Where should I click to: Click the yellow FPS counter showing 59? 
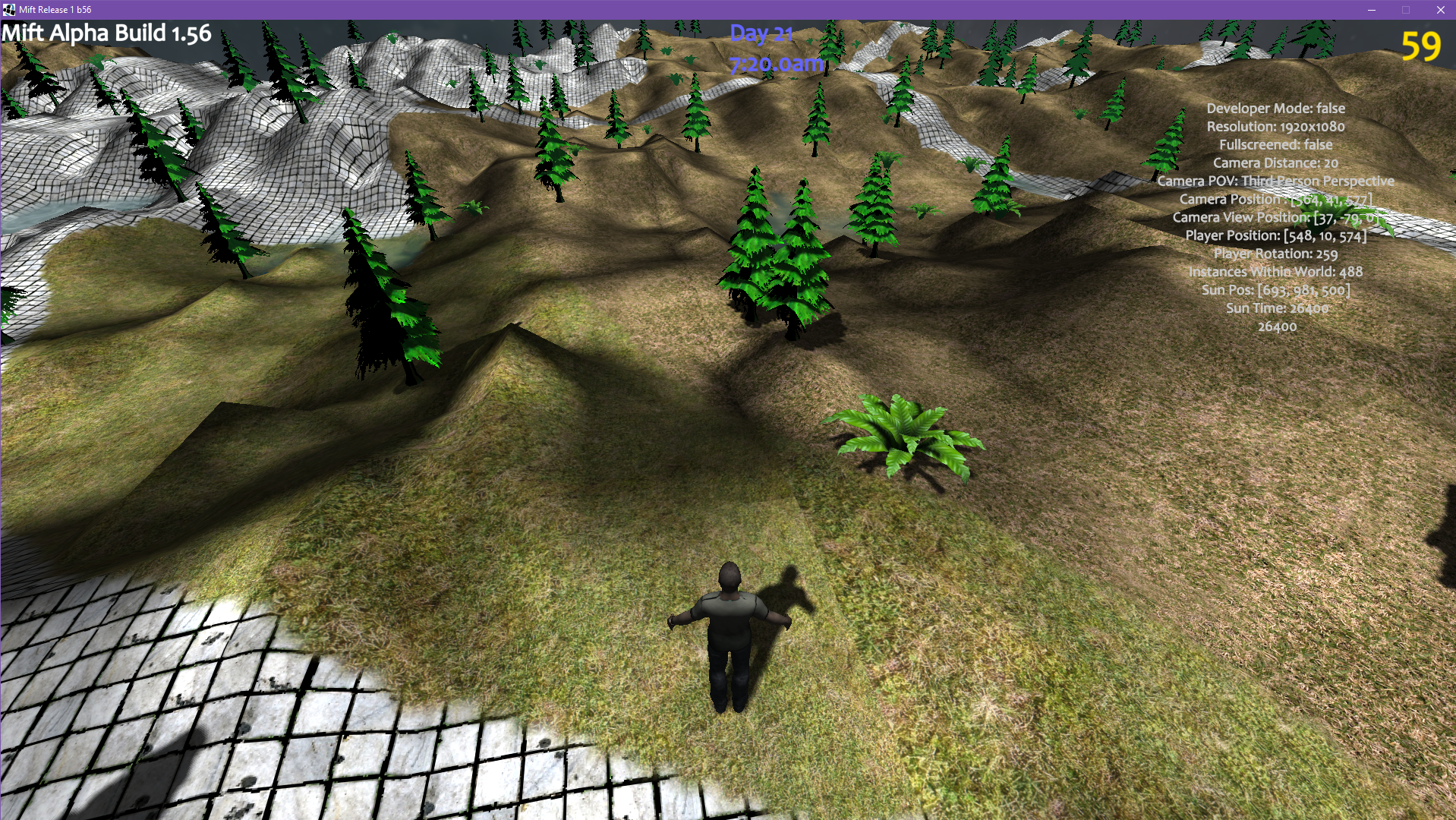point(1421,47)
